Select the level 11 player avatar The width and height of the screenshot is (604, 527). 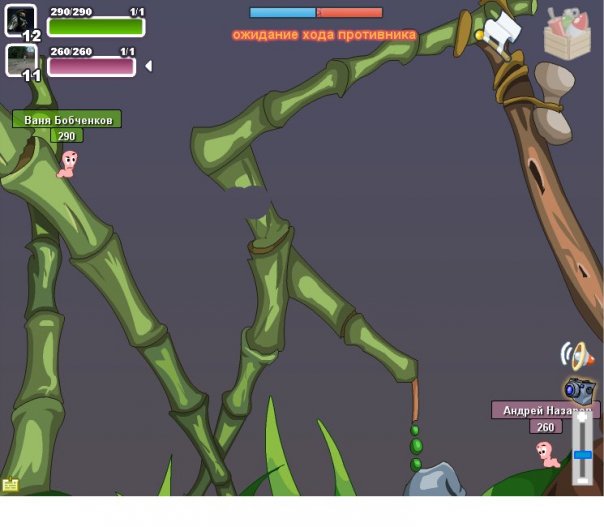click(x=21, y=59)
